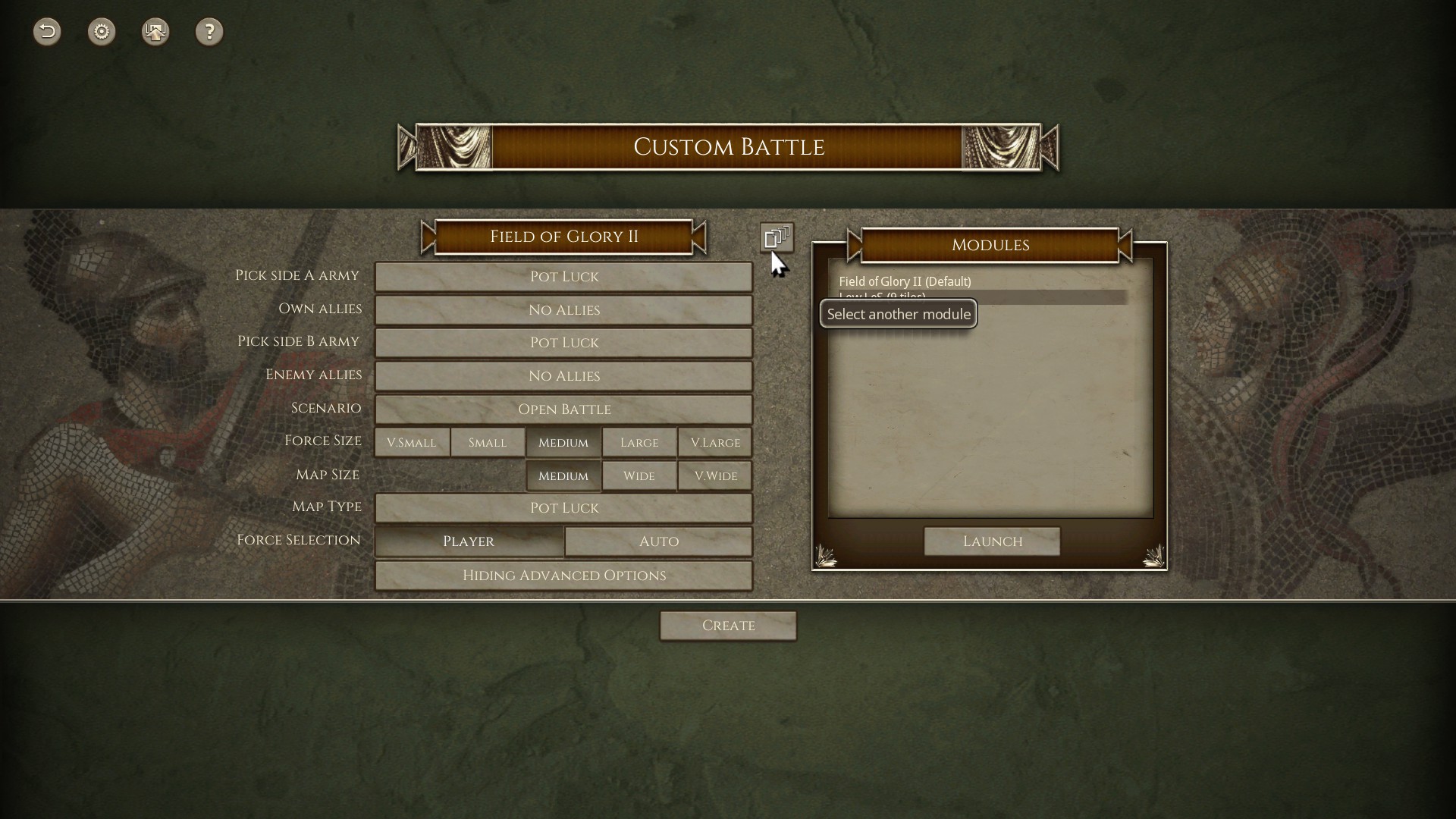Open the Open Battle scenario selector

click(563, 409)
